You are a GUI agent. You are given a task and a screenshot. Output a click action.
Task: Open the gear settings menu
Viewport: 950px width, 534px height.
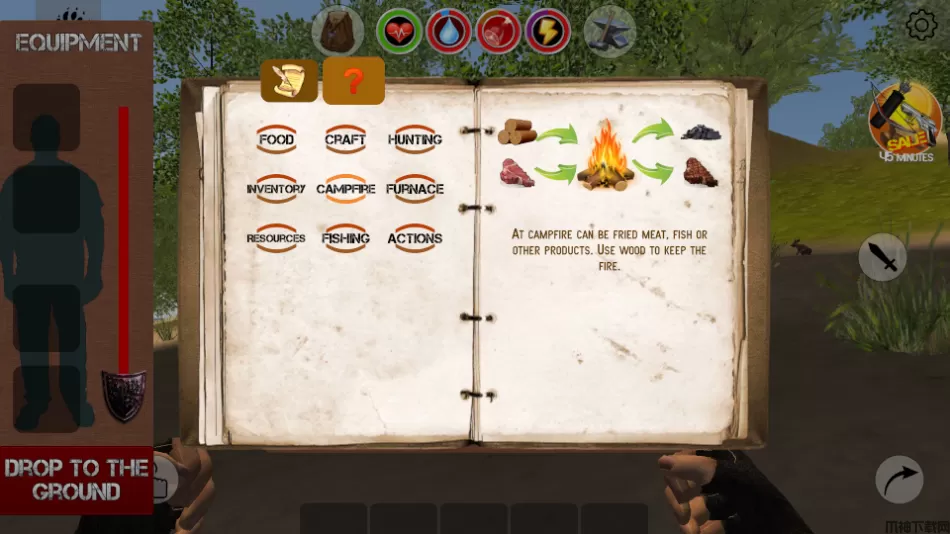click(x=920, y=25)
